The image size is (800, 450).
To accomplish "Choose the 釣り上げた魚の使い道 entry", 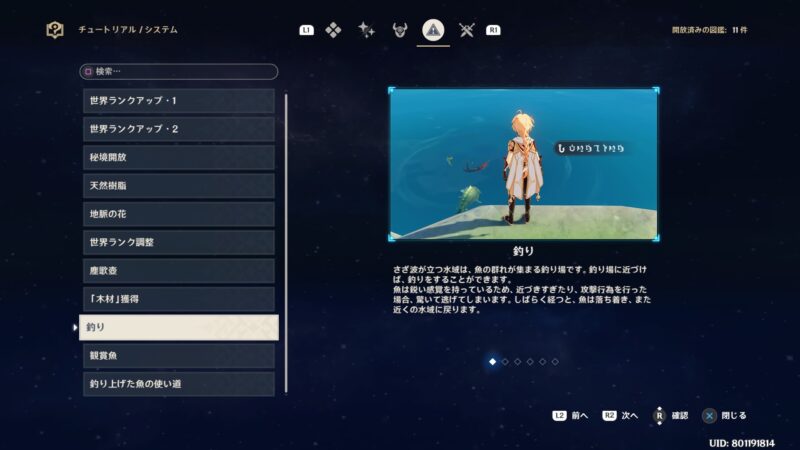I will (x=178, y=384).
